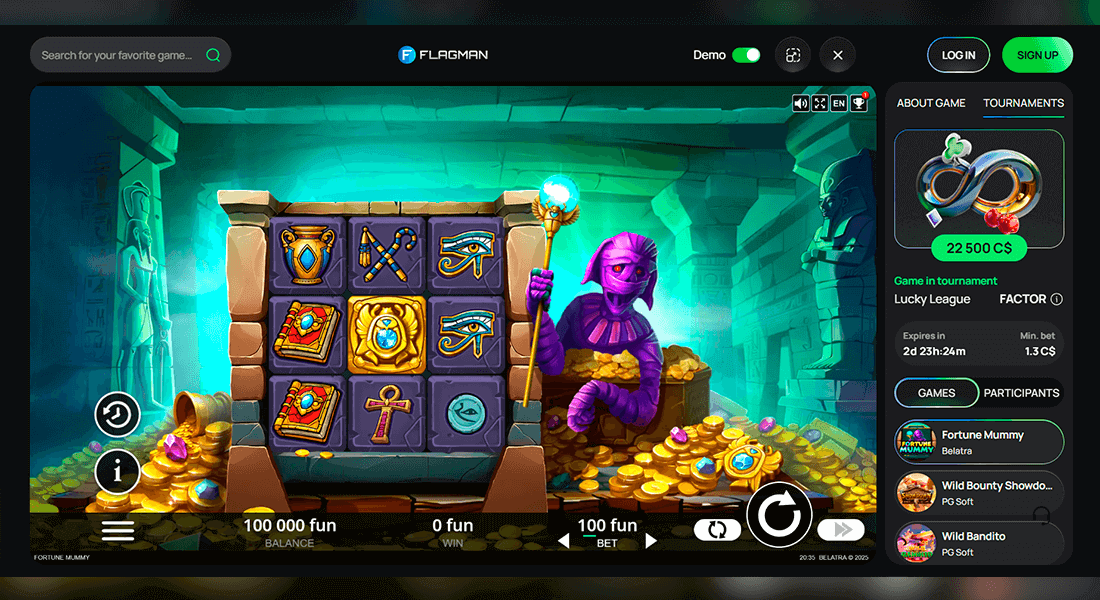Screen dimensions: 1100x600
Task: Switch off the Demo mode toggle
Action: [x=746, y=55]
